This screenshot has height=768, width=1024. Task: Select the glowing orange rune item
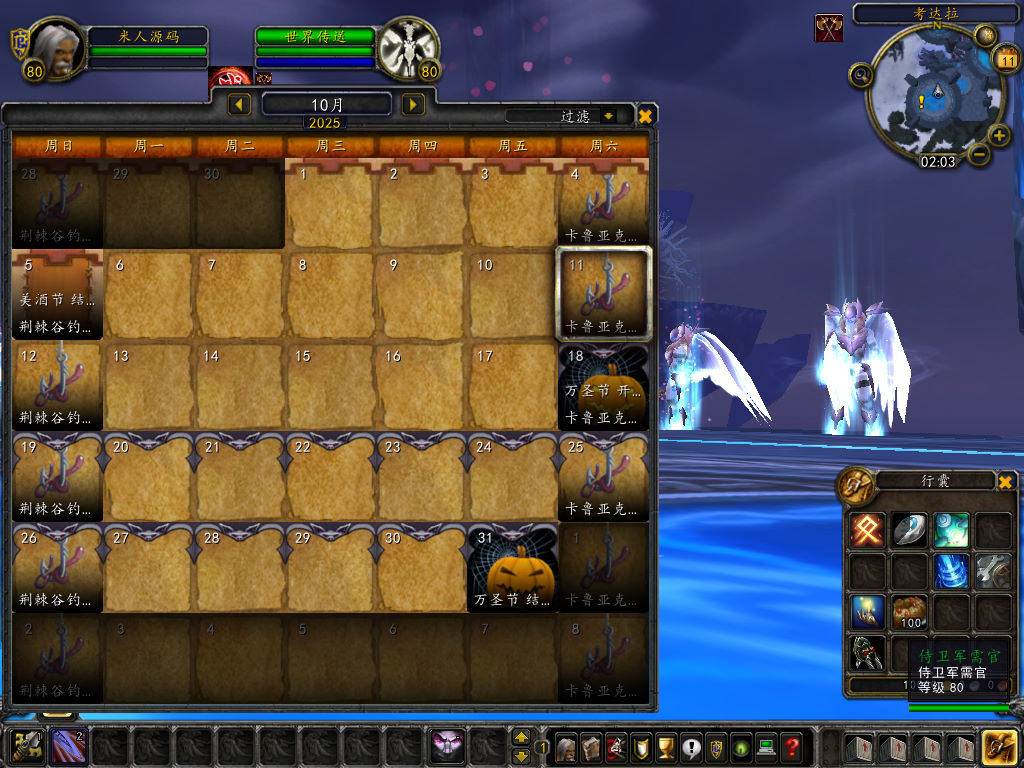point(866,530)
